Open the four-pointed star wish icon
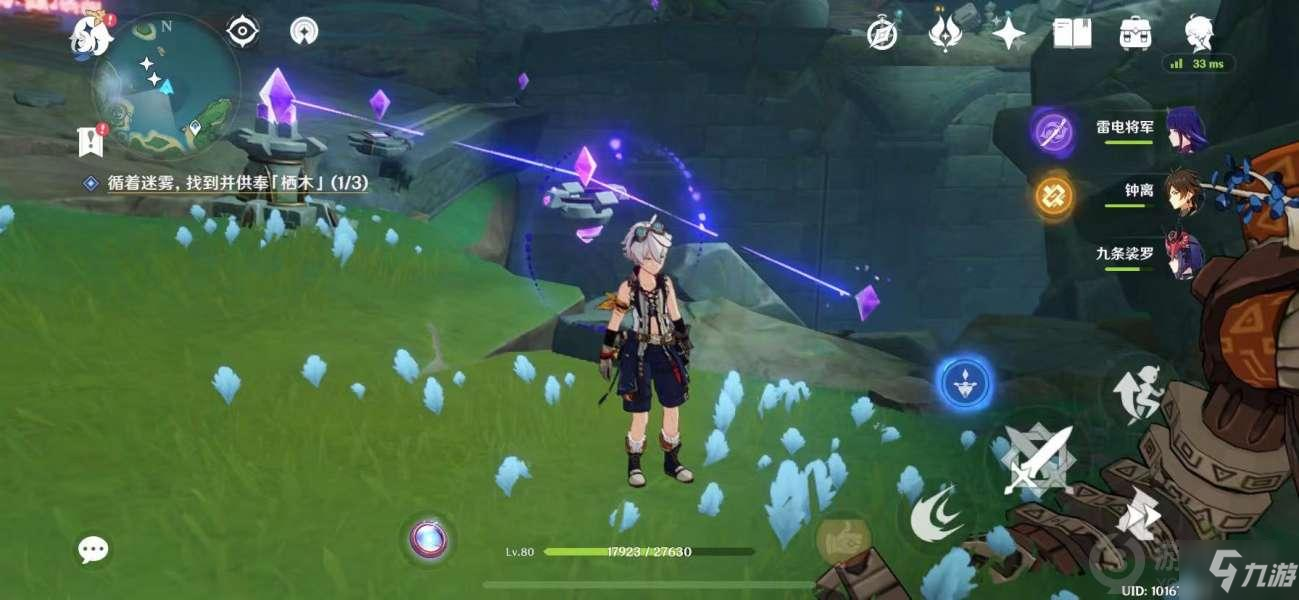 pyautogui.click(x=1008, y=34)
